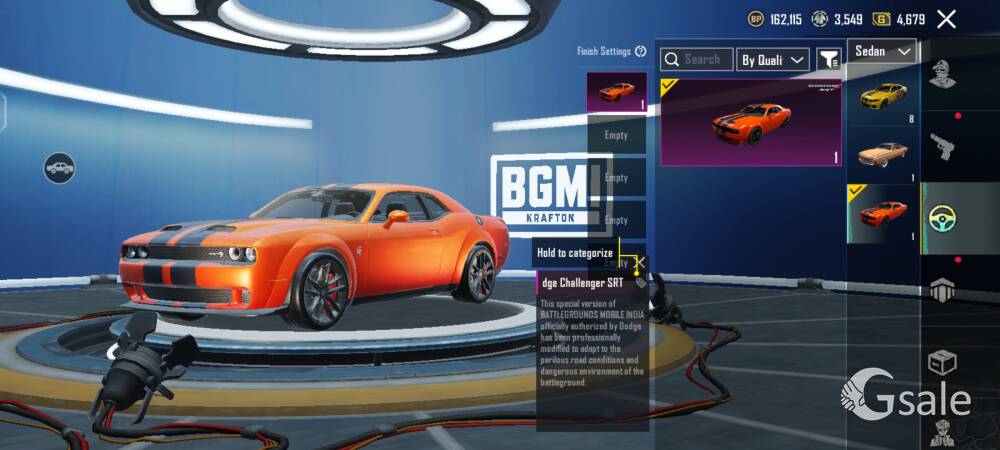Close the garage inventory screen
Viewport: 1000px width, 450px height.
[x=946, y=19]
